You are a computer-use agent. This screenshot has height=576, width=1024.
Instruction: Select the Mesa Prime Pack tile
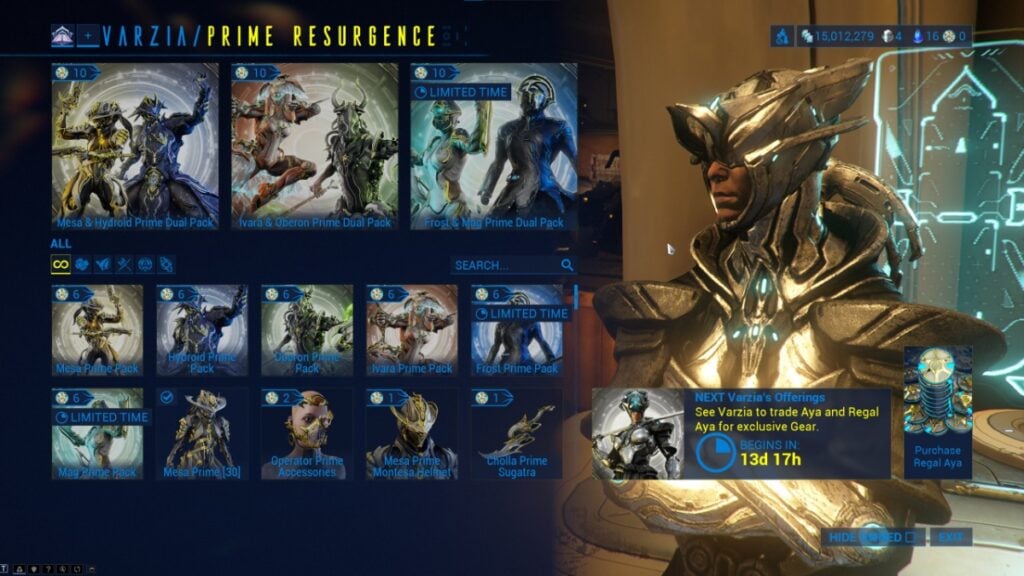(x=97, y=330)
